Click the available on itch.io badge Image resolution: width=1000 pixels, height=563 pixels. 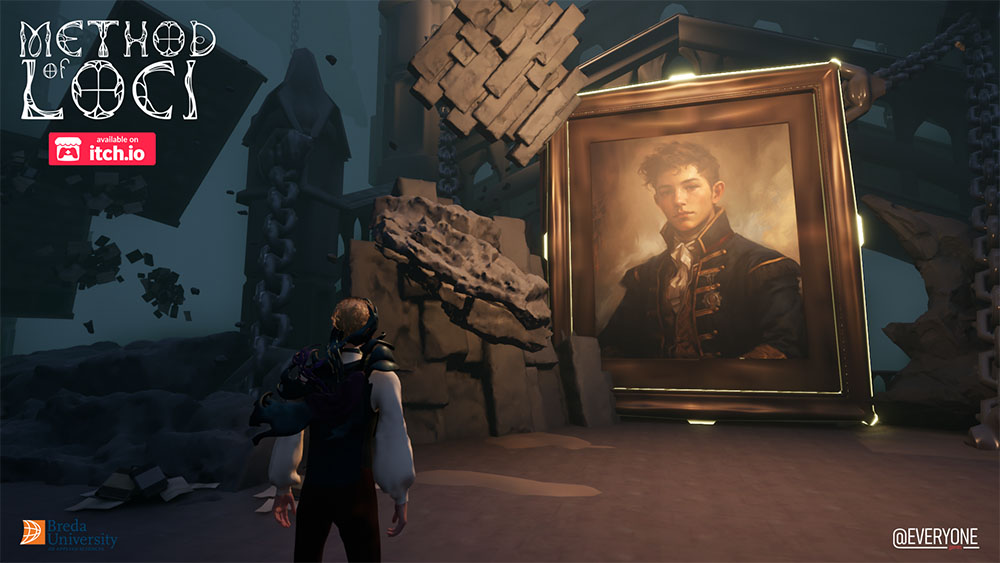click(102, 149)
